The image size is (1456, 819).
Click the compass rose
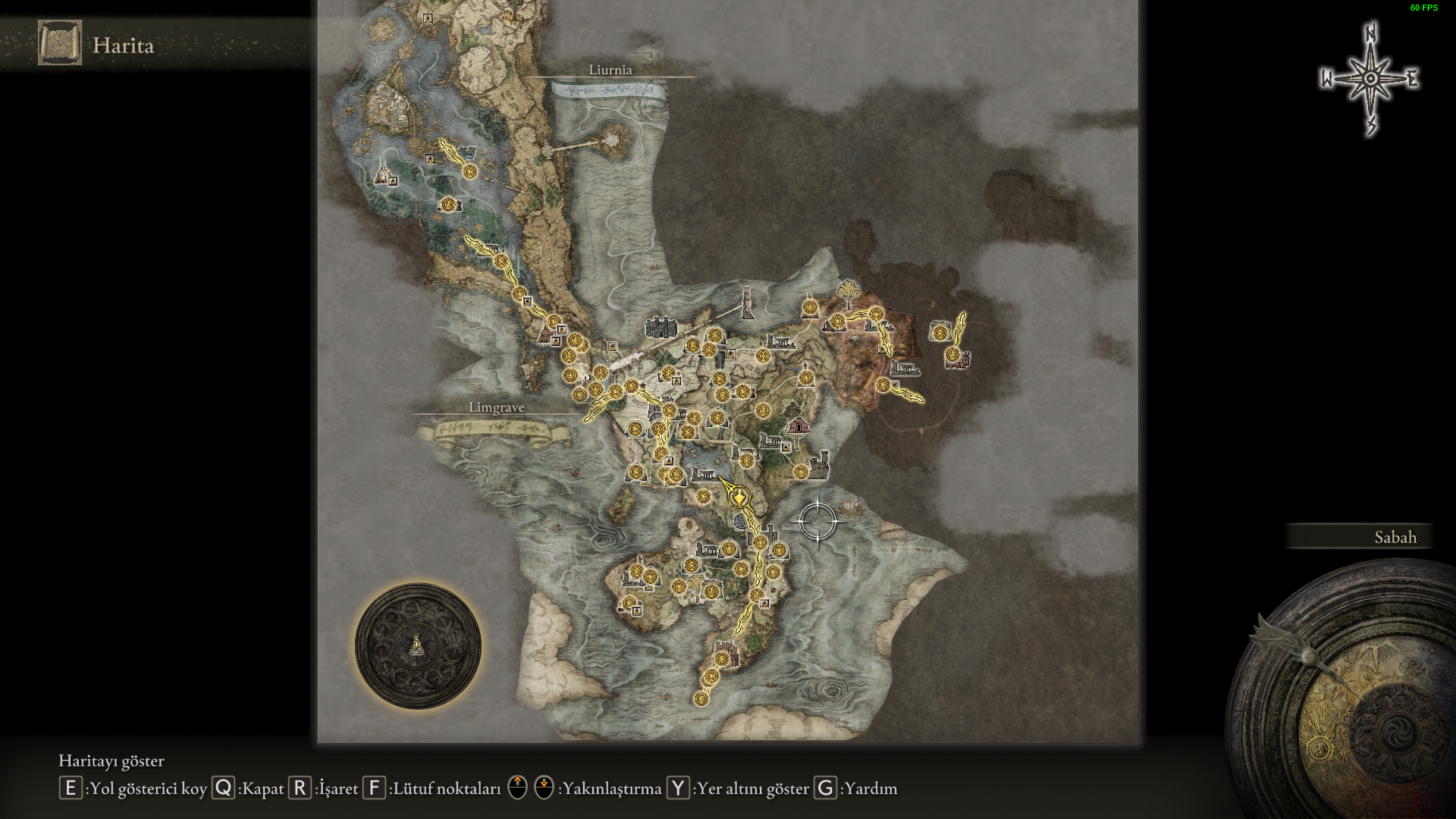(1370, 79)
